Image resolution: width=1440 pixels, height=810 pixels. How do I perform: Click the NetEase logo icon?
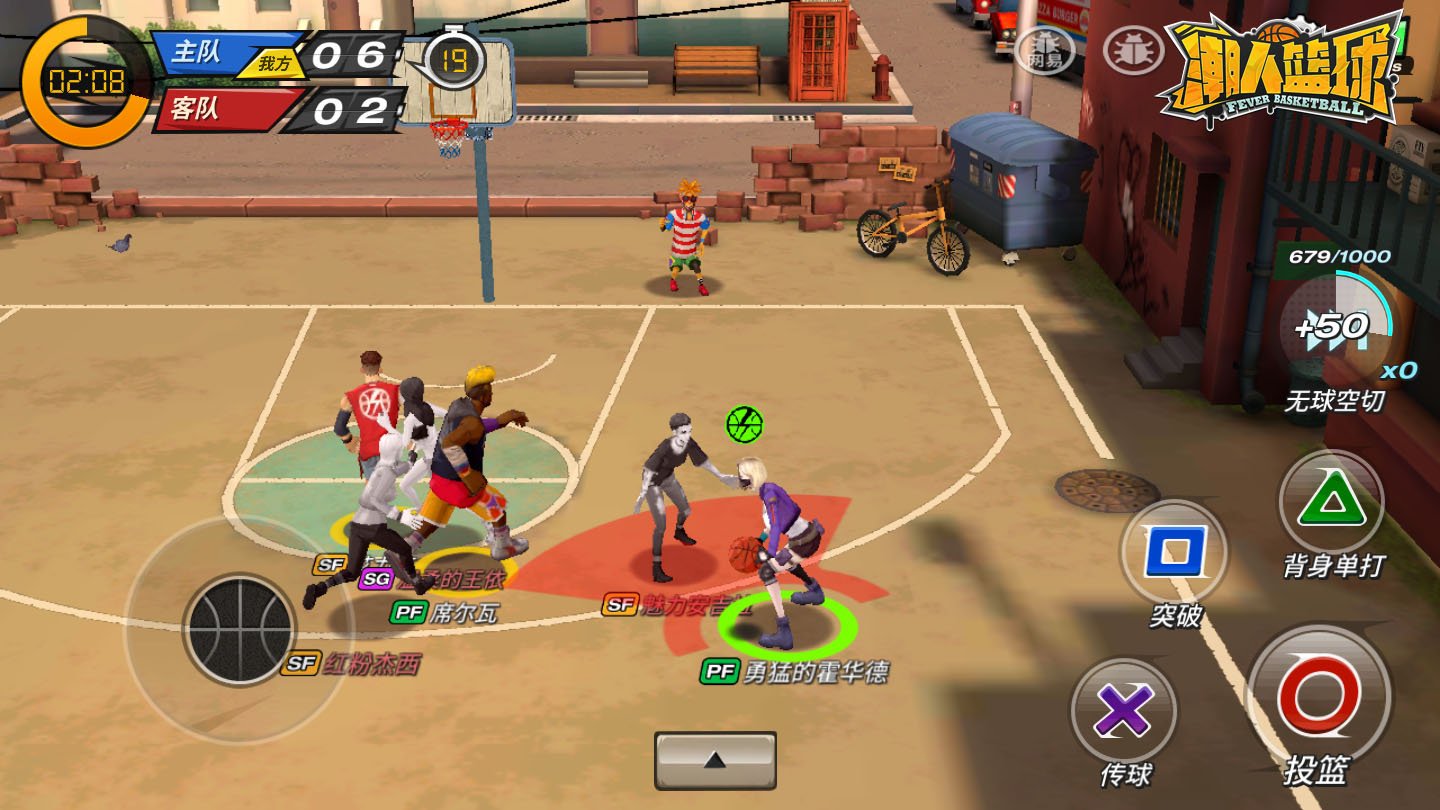1045,48
